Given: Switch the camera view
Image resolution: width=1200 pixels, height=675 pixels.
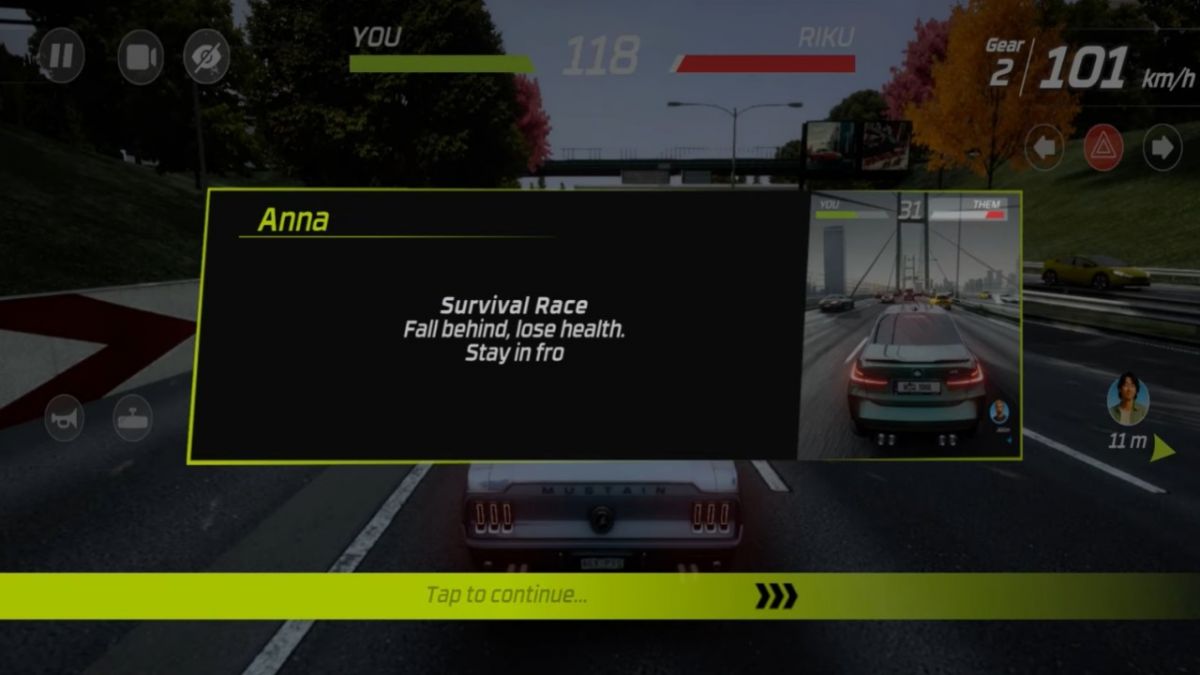Looking at the screenshot, I should [140, 56].
